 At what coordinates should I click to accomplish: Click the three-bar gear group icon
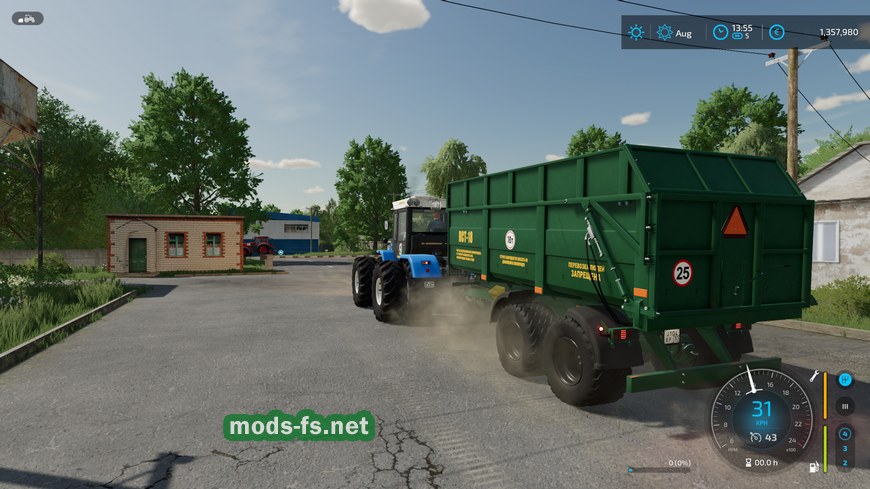pyautogui.click(x=845, y=406)
